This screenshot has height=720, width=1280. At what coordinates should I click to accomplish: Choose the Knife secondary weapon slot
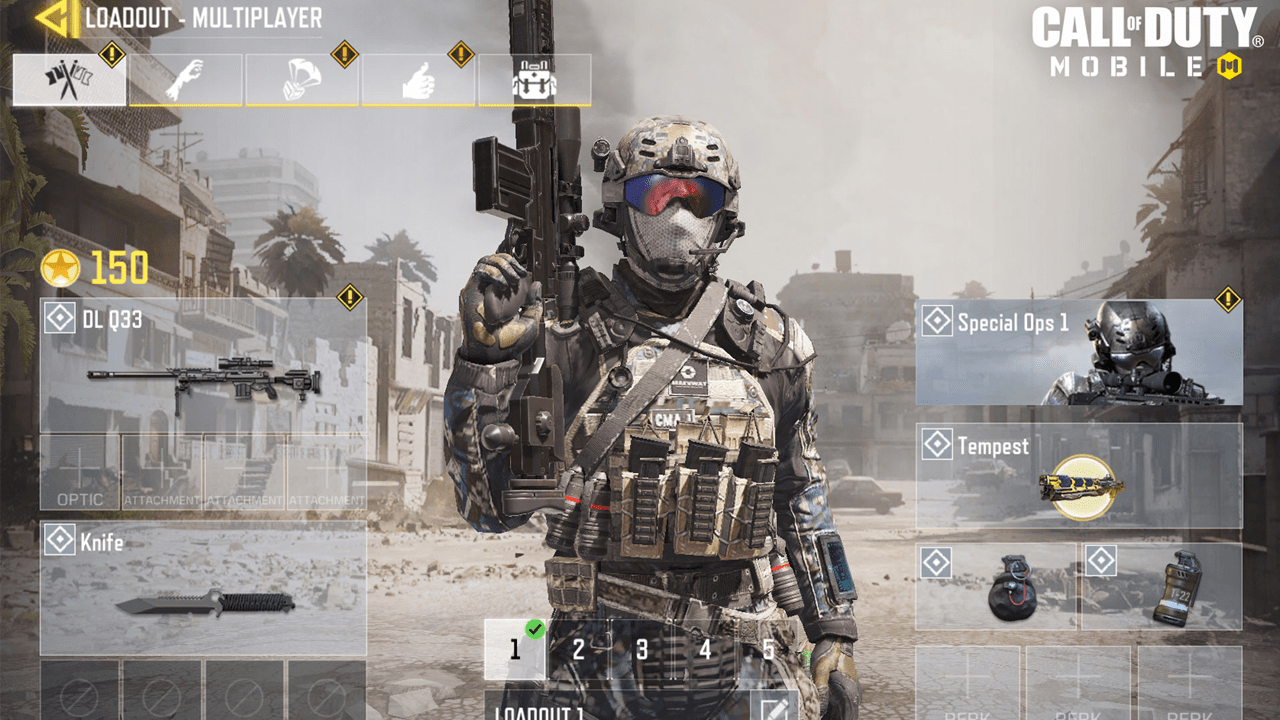[203, 588]
